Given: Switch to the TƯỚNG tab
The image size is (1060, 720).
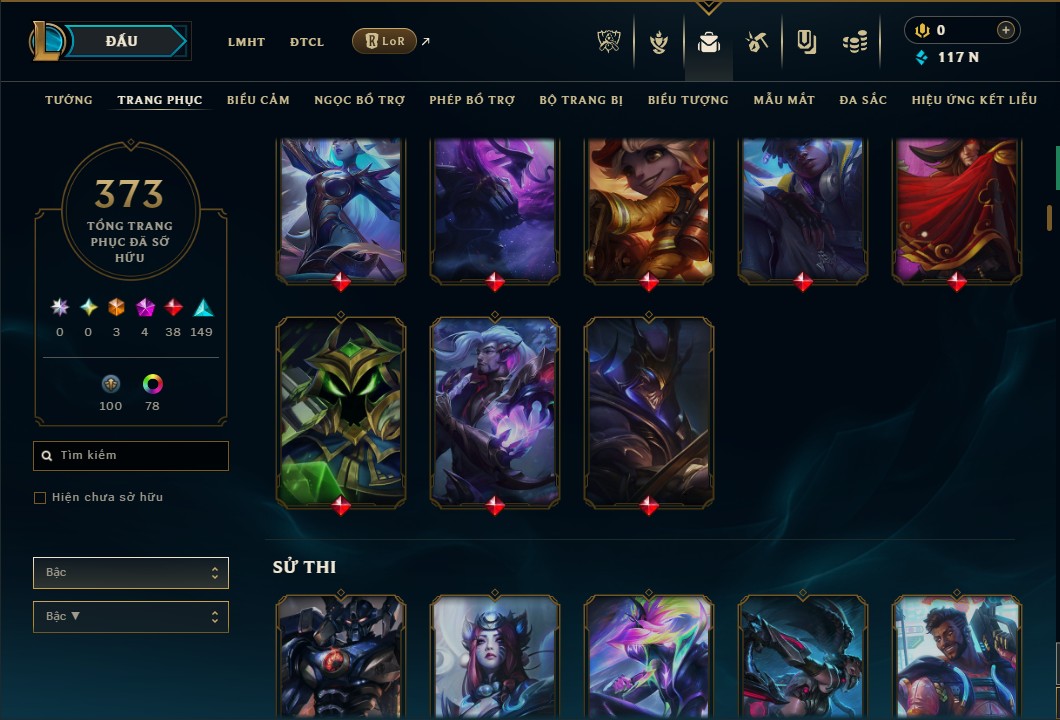Looking at the screenshot, I should coord(69,100).
